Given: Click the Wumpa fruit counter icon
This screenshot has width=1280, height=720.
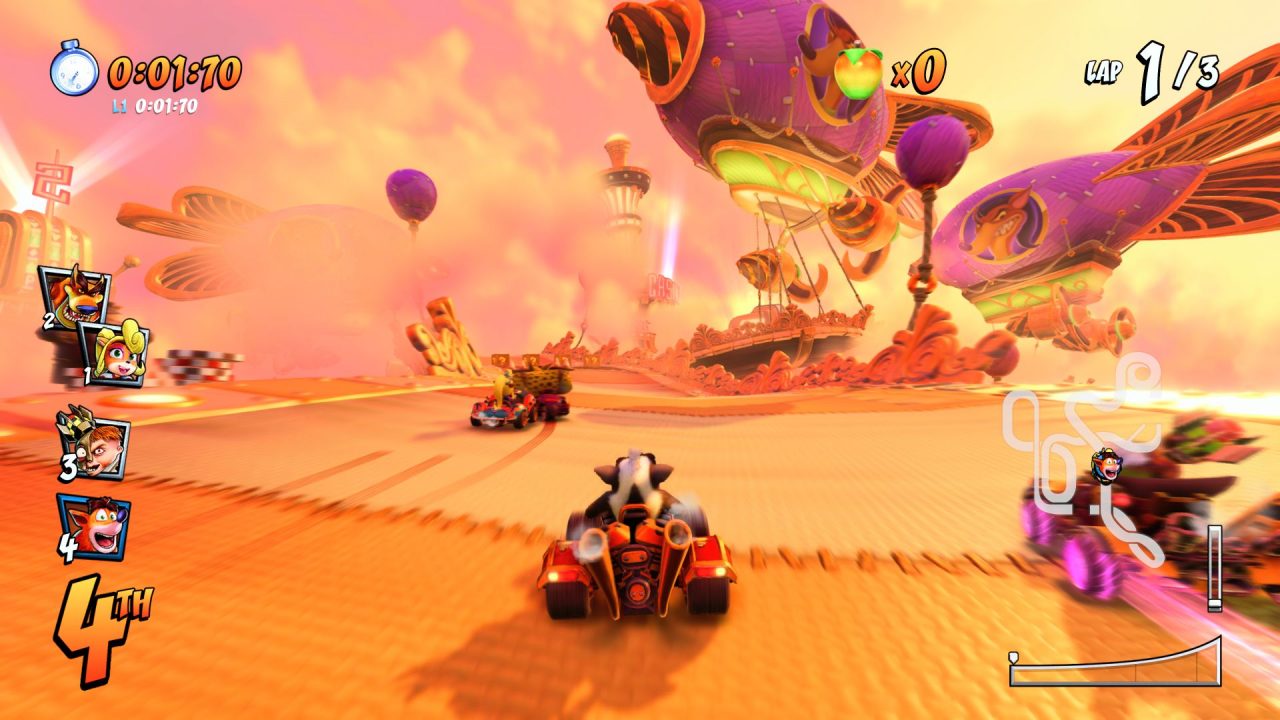Looking at the screenshot, I should pyautogui.click(x=858, y=73).
